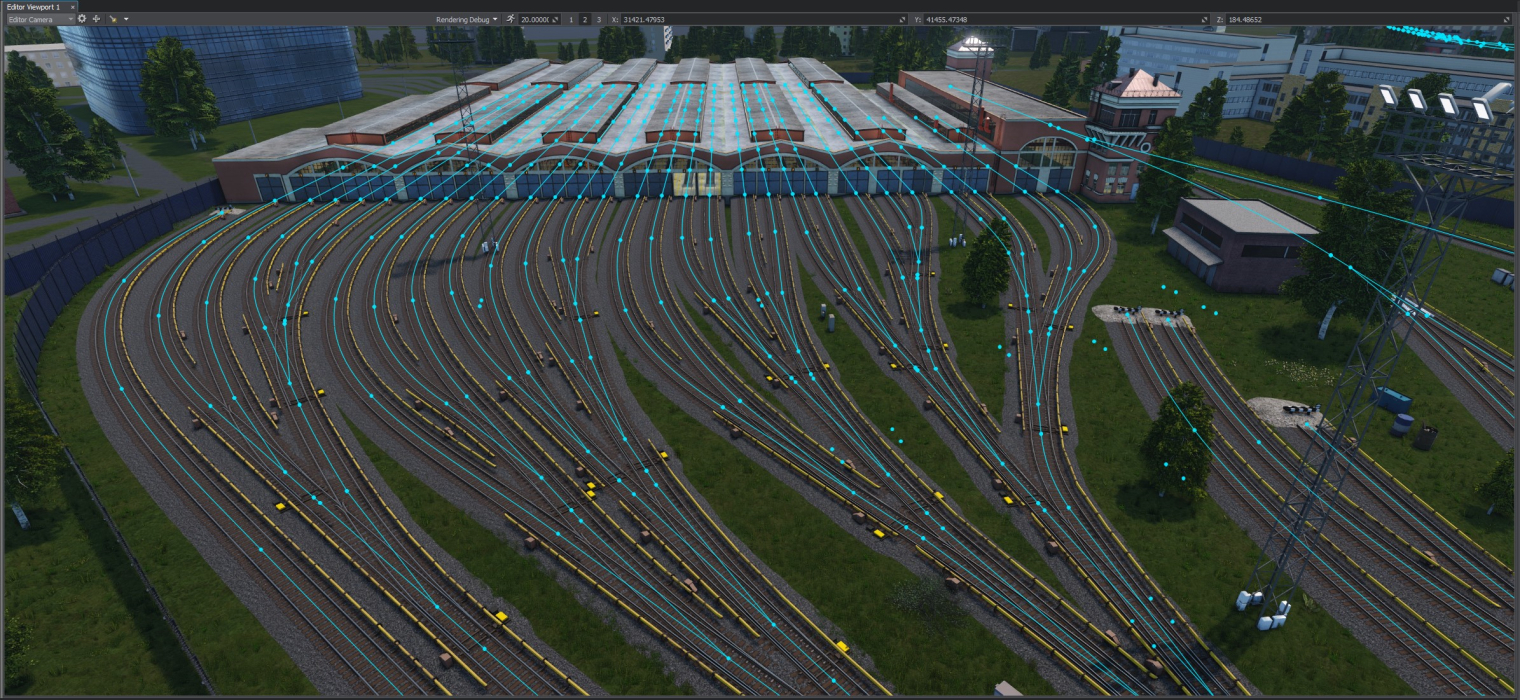
Task: Open viewport settings gear icon
Action: 82,19
